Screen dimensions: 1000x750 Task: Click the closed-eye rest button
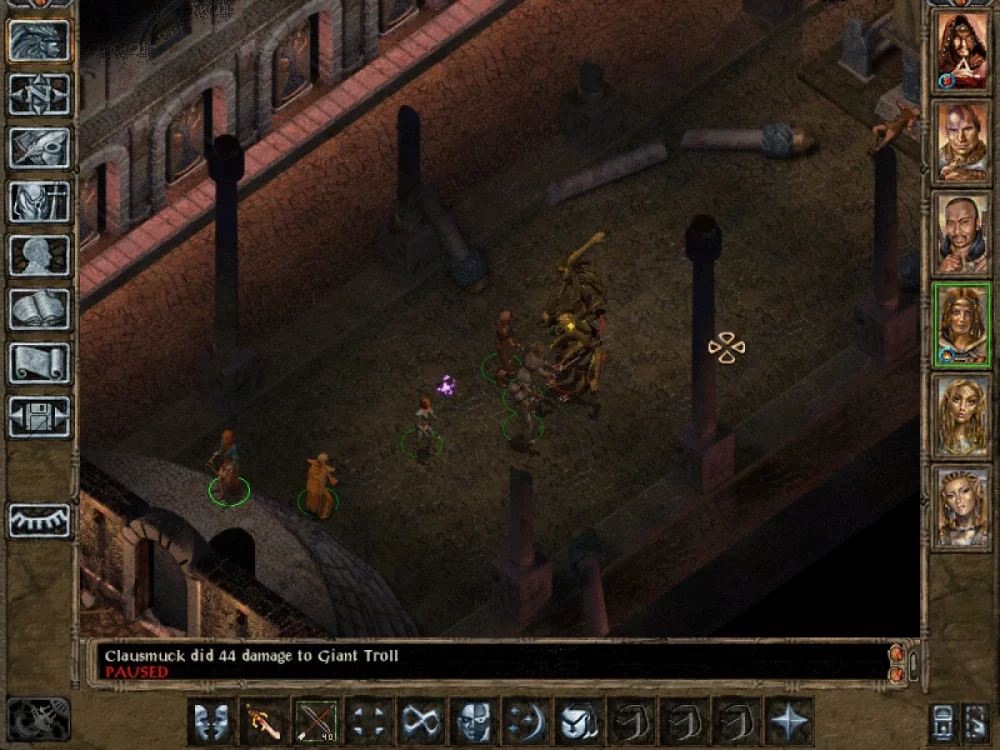pos(40,520)
